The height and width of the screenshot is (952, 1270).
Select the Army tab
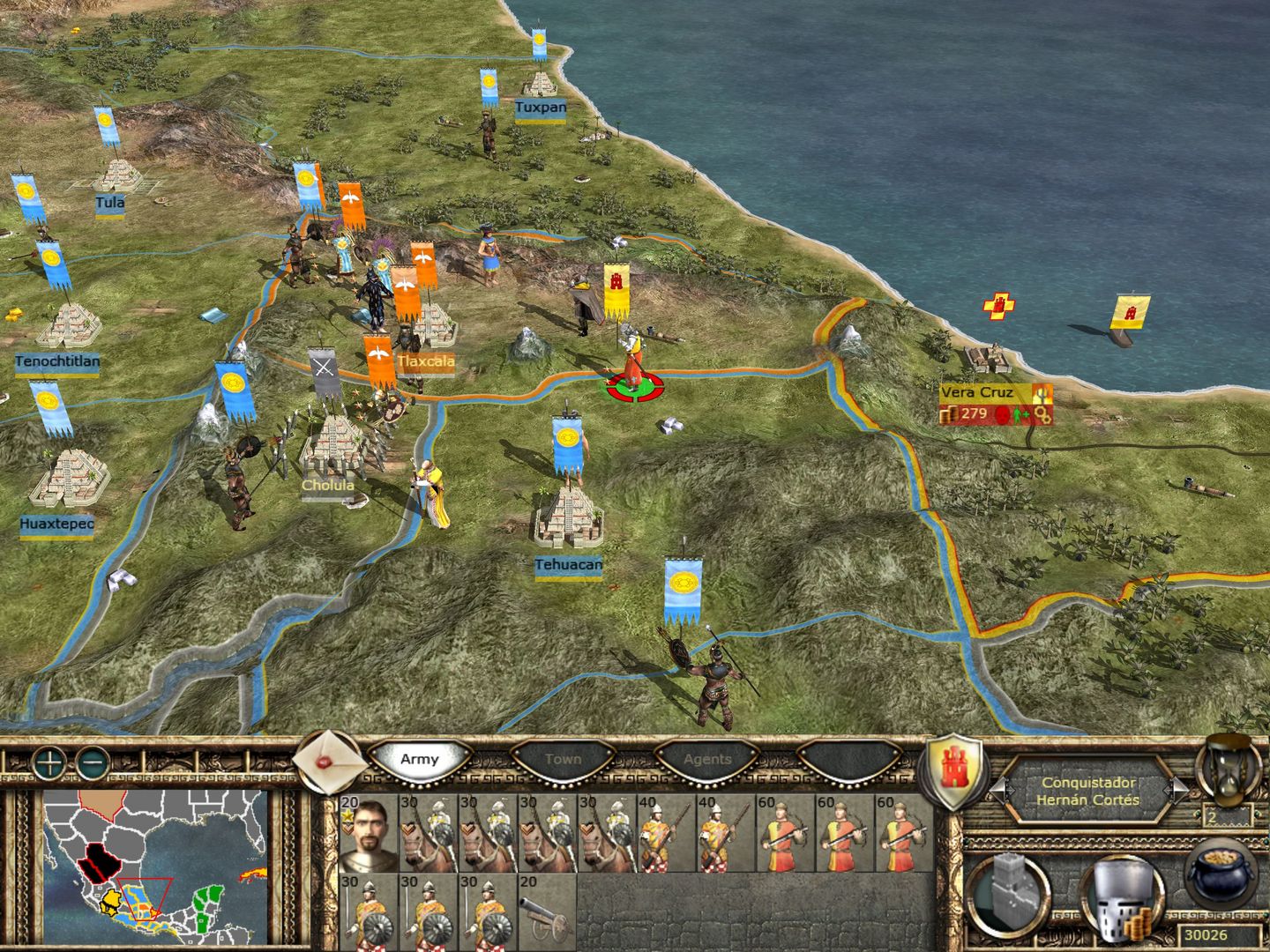point(421,758)
